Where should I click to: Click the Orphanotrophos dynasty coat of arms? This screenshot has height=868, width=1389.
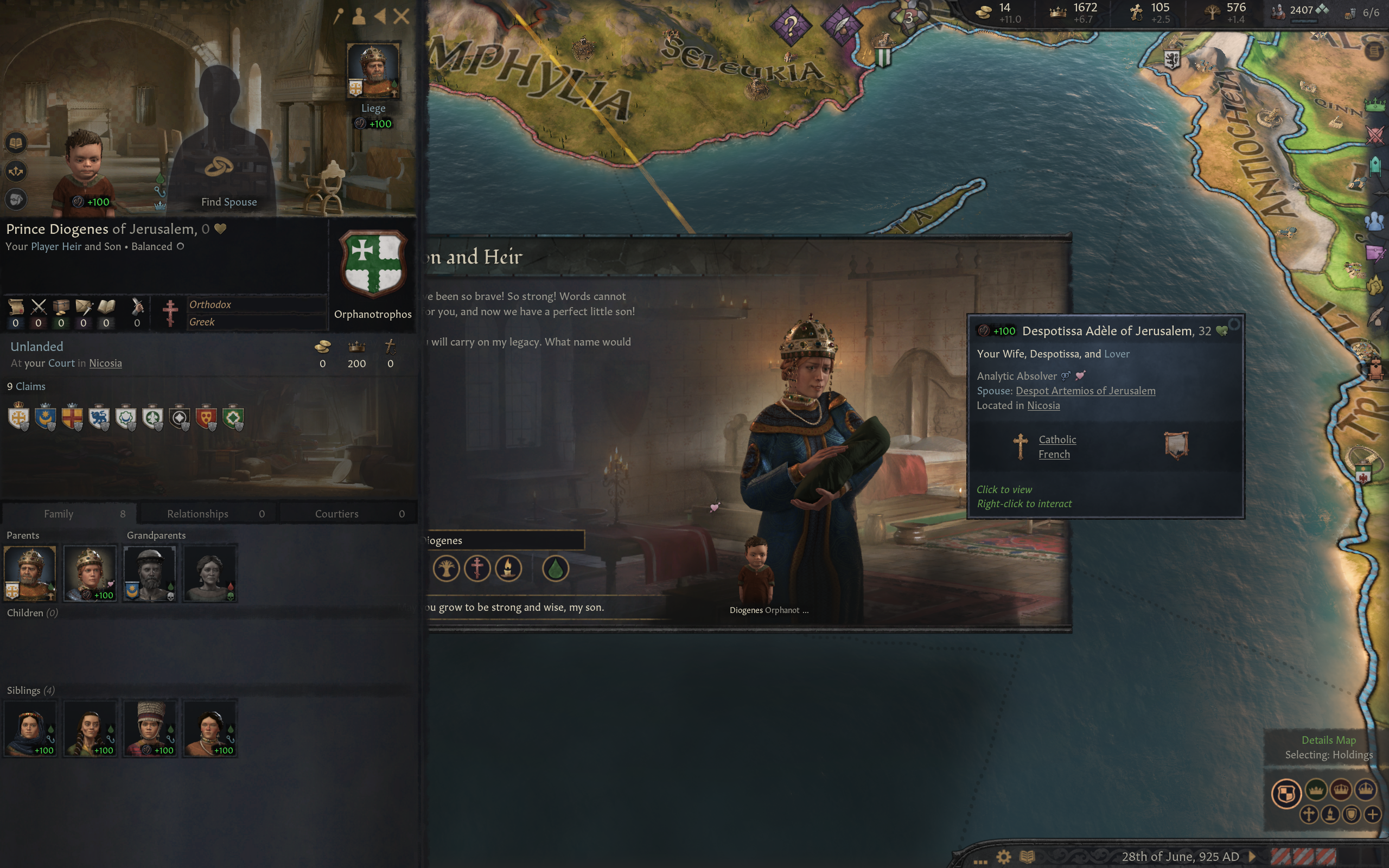tap(373, 263)
